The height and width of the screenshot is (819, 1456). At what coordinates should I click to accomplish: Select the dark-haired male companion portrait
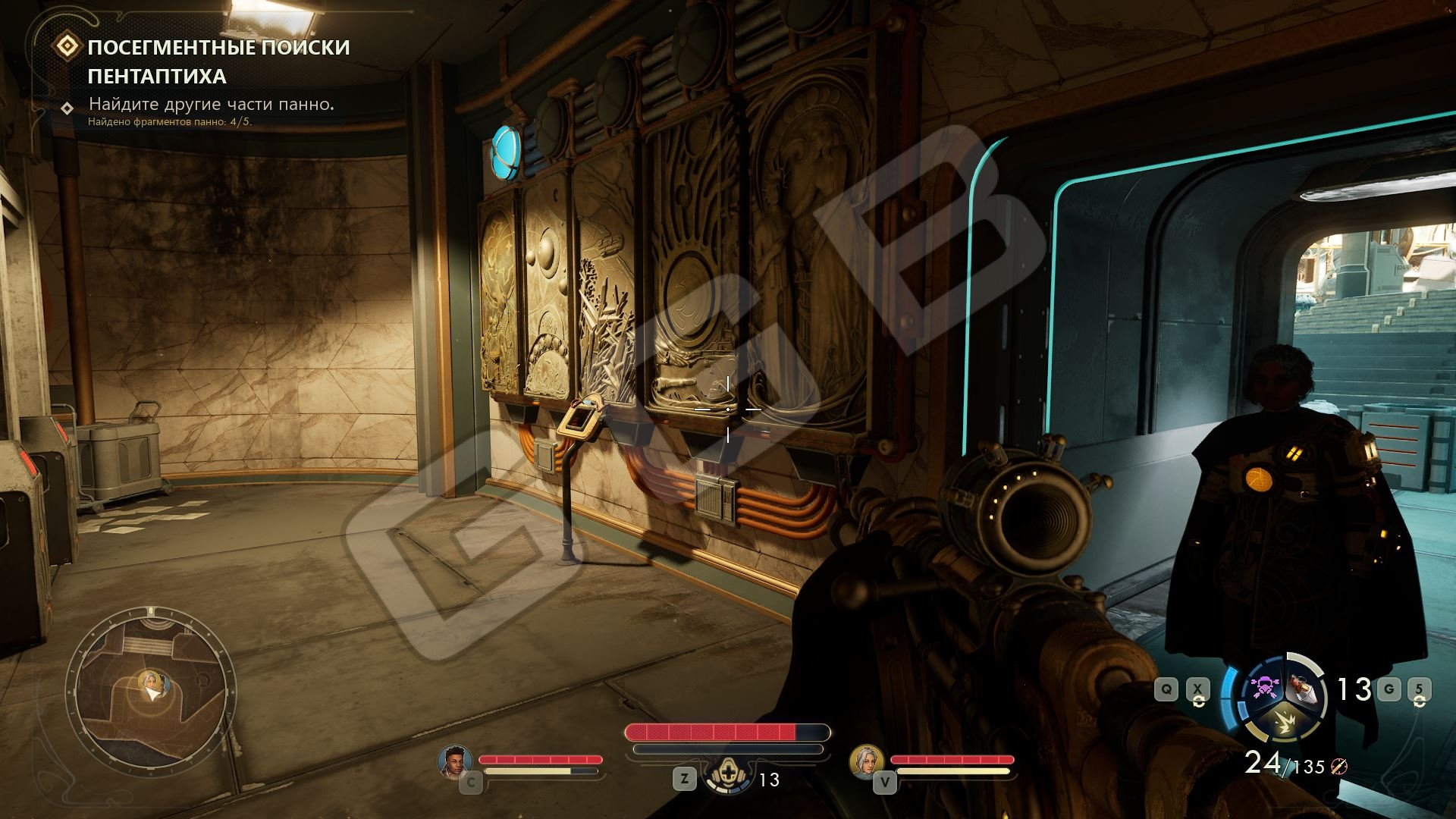pos(454,761)
